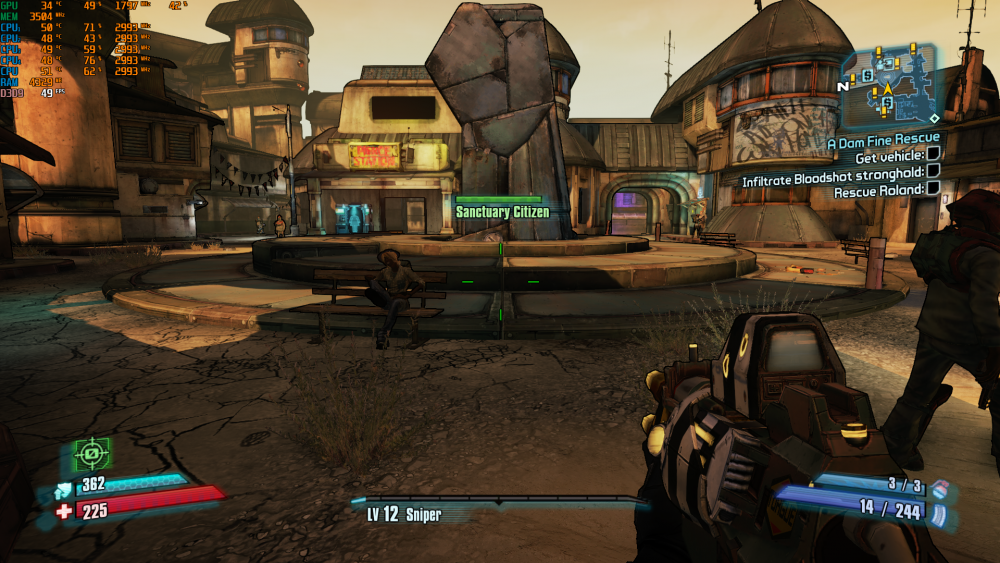This screenshot has height=563, width=1000.
Task: Tick the Get vehicle objective checkbox
Action: click(933, 154)
